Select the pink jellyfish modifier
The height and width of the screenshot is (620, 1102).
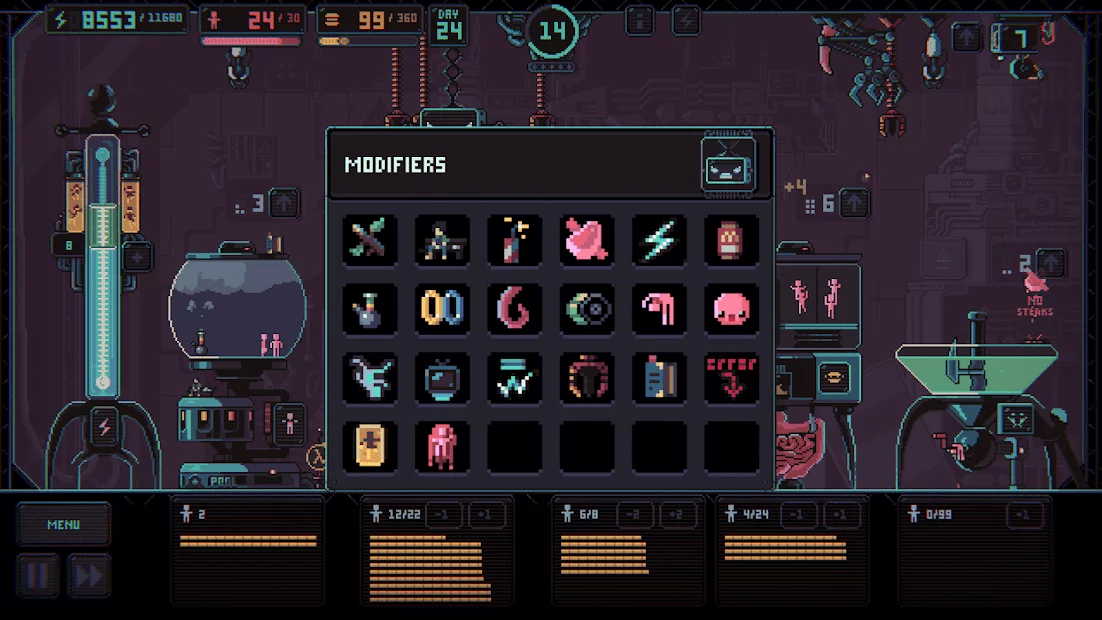click(x=442, y=446)
